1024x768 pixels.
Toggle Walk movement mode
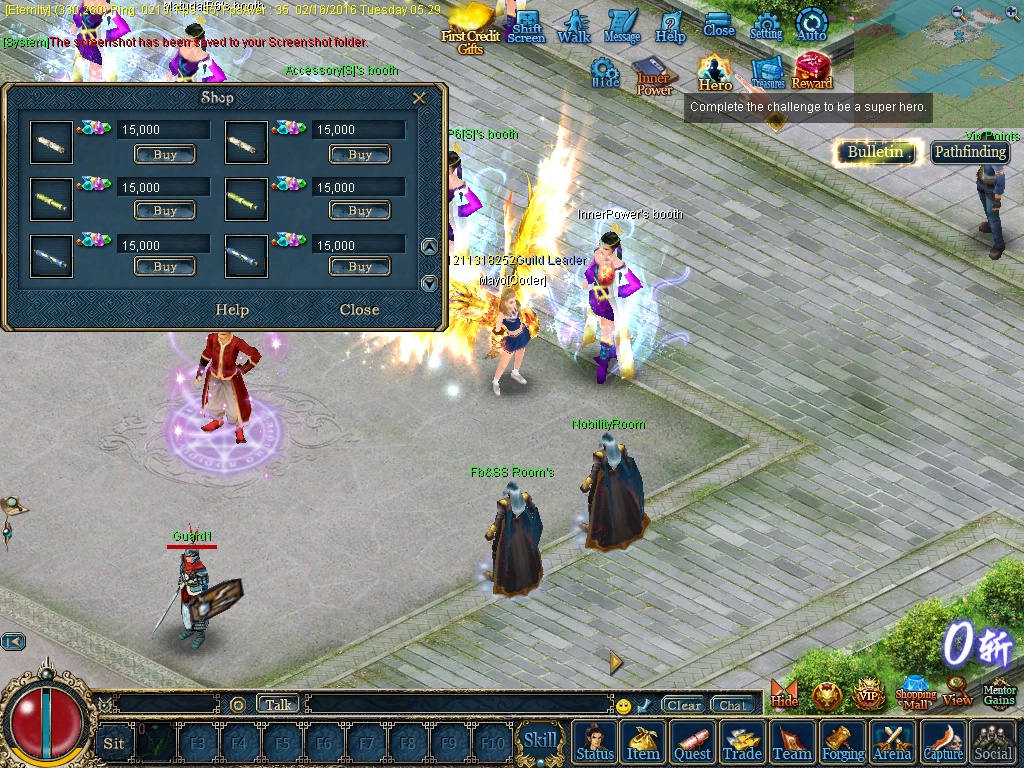(574, 26)
